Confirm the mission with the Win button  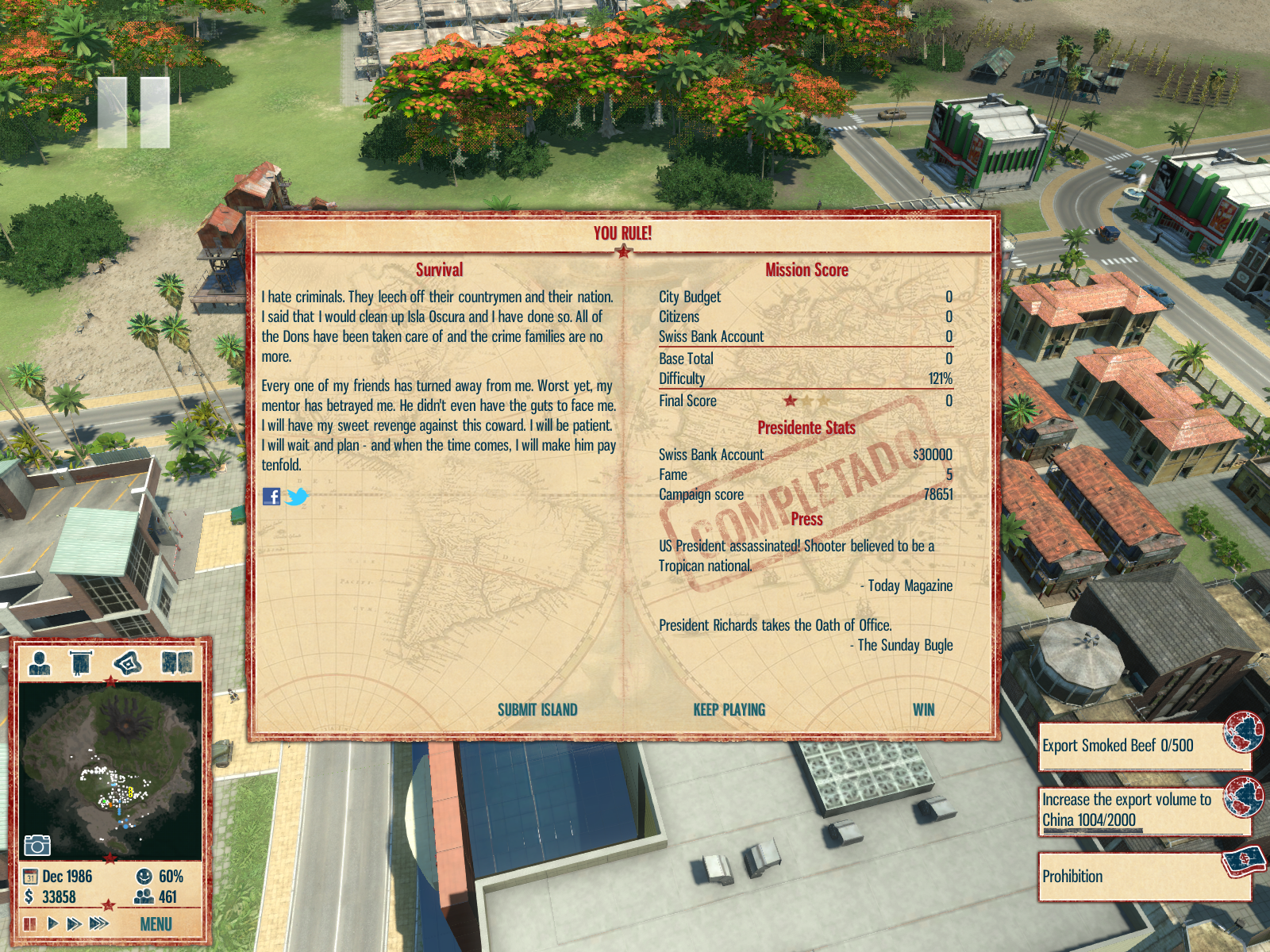(923, 710)
